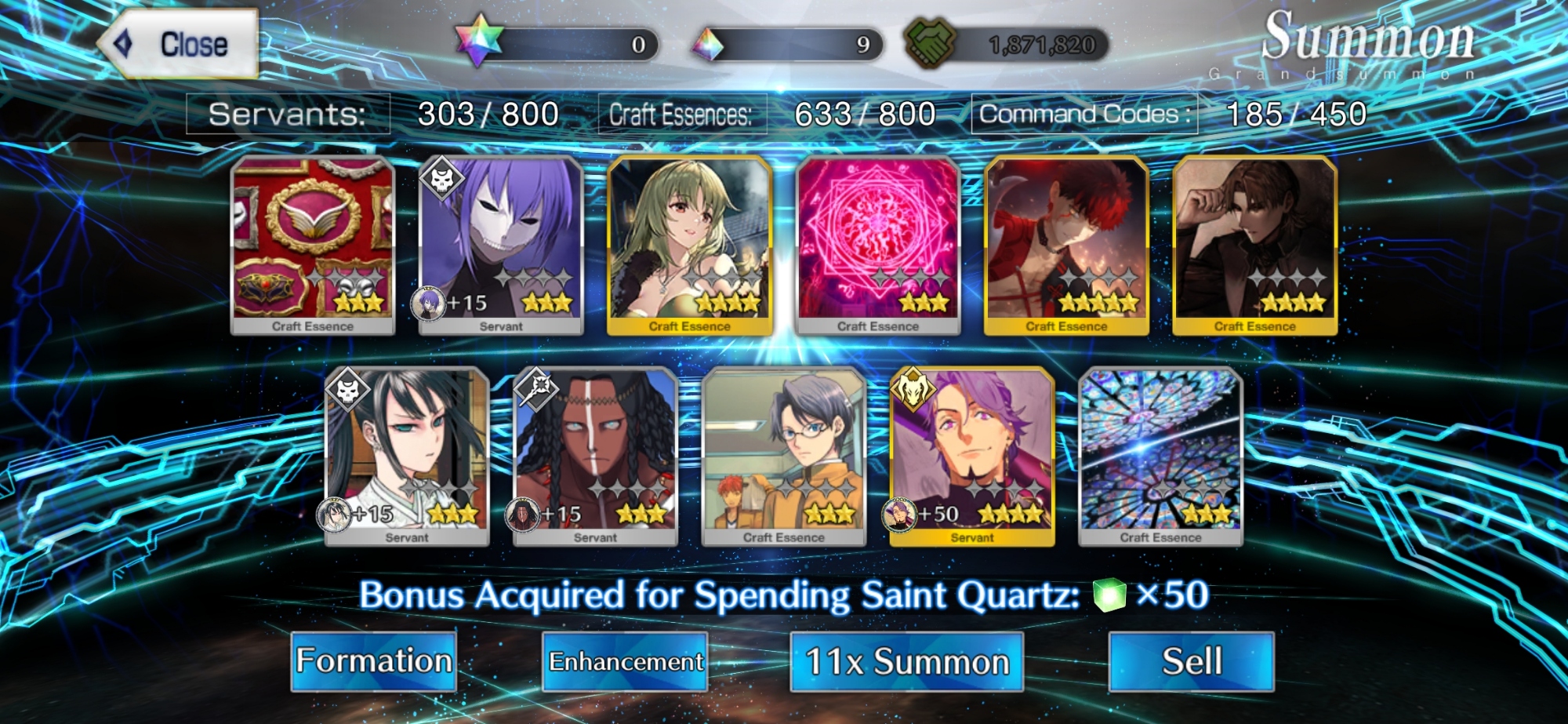Choose the brown-haired man Craft Essence card
The width and height of the screenshot is (1568, 724).
[x=1254, y=243]
